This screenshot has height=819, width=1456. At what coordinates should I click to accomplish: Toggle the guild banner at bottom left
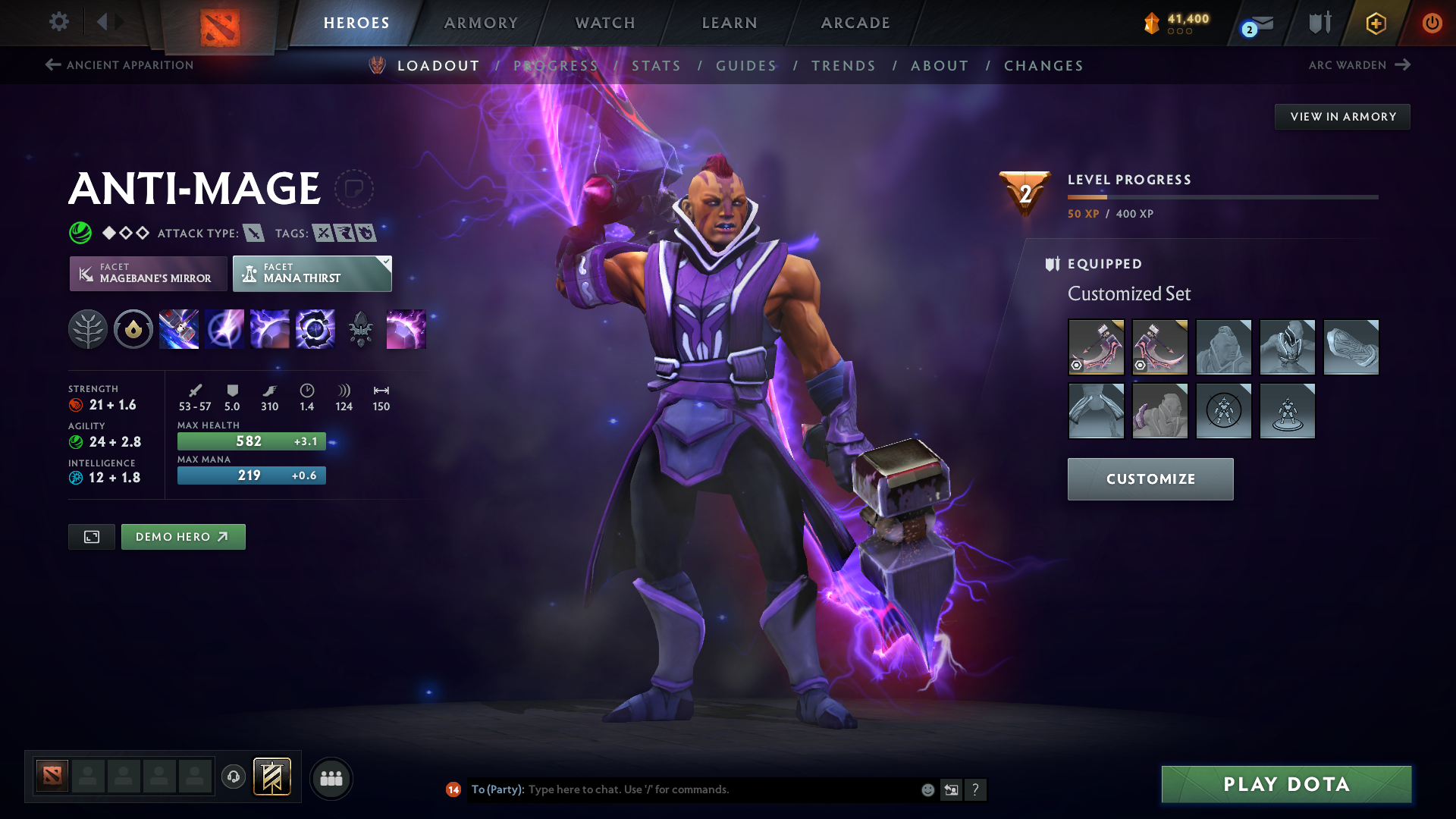click(x=273, y=777)
